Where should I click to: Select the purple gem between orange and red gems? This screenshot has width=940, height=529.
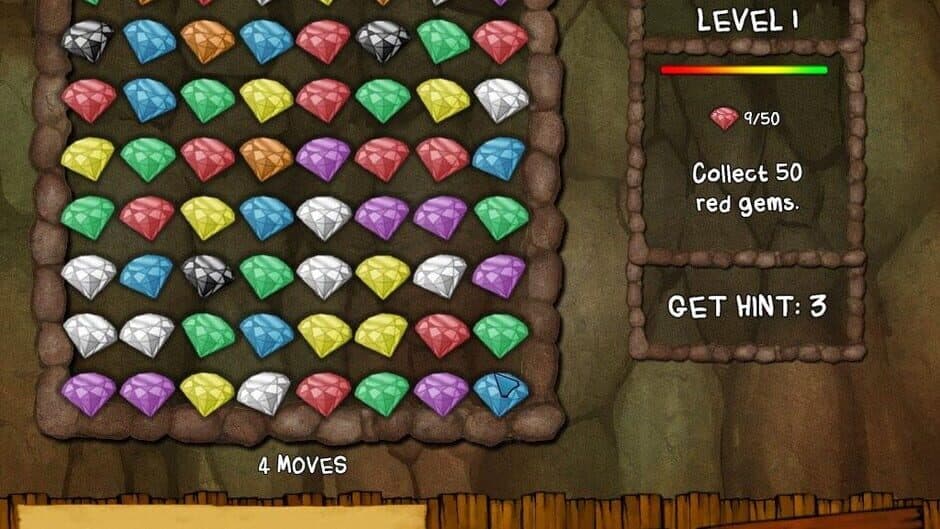pos(324,157)
